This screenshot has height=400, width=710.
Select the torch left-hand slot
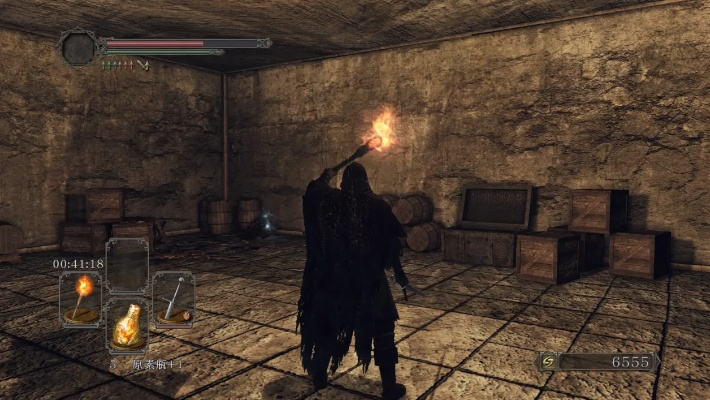pyautogui.click(x=80, y=297)
